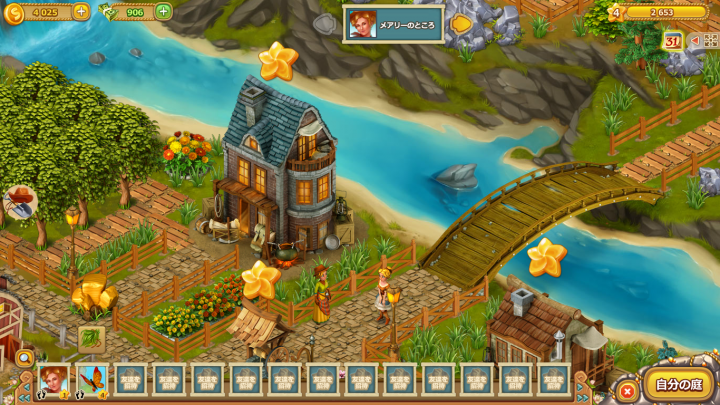Close the friends bar with red X
720x405 pixels.
pos(627,390)
